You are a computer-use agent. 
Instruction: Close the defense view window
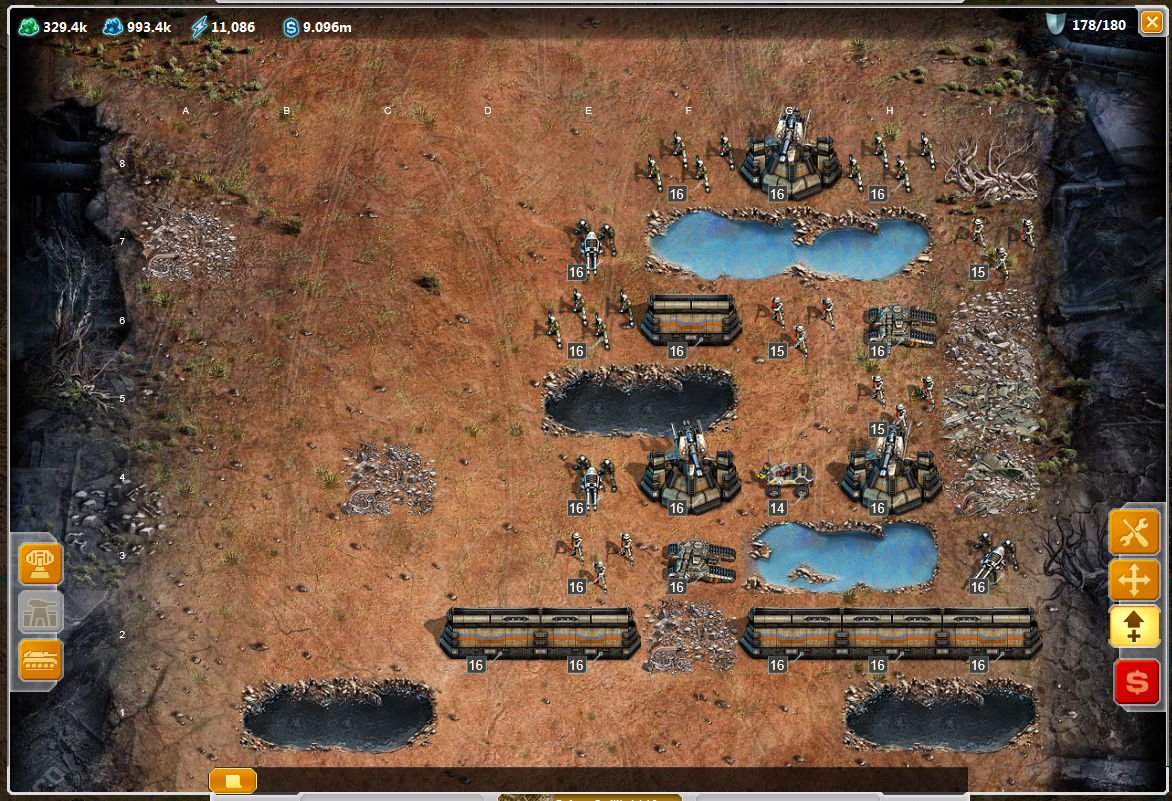(x=1151, y=22)
